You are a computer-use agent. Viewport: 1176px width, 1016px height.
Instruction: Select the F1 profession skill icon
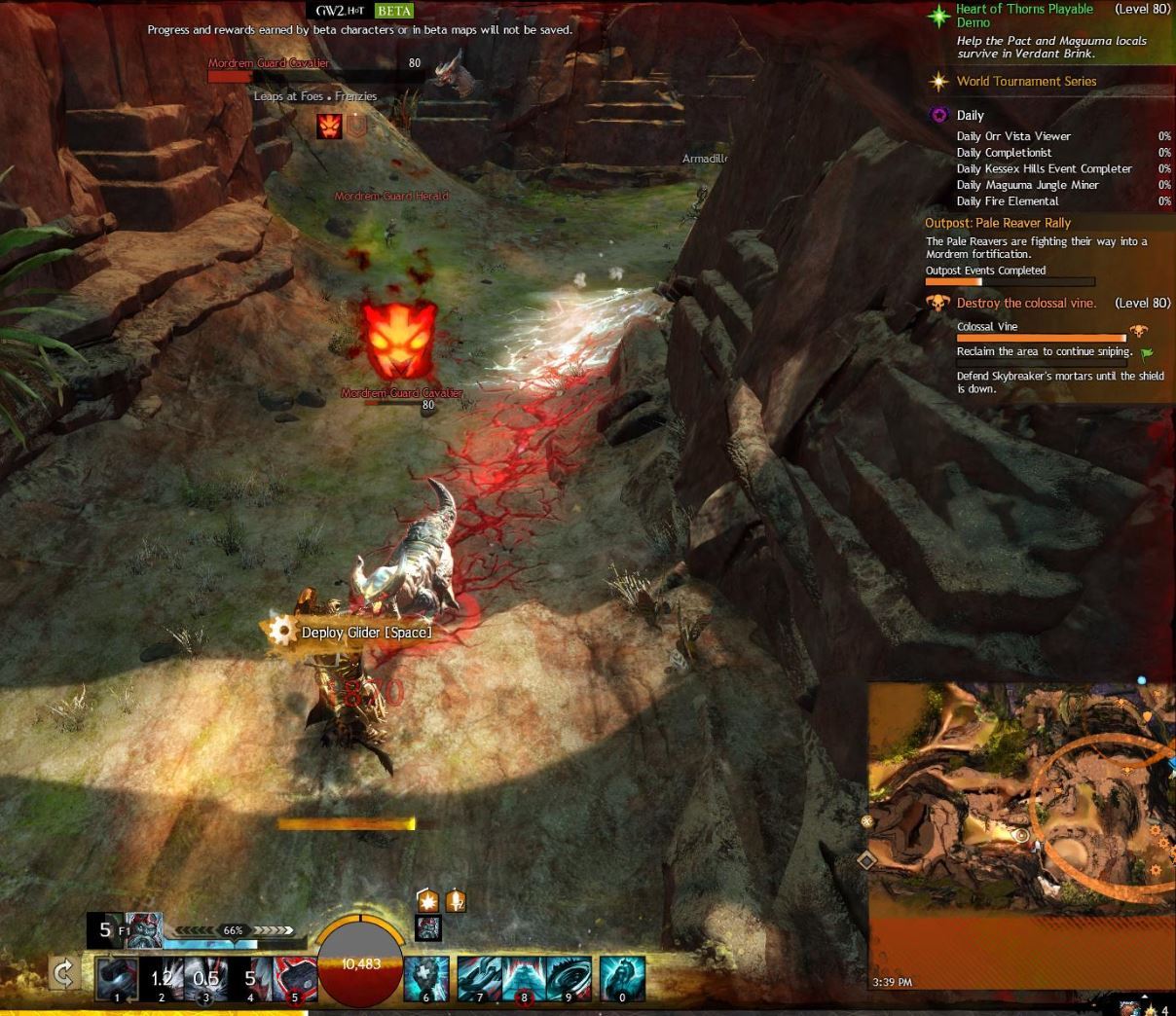click(144, 929)
